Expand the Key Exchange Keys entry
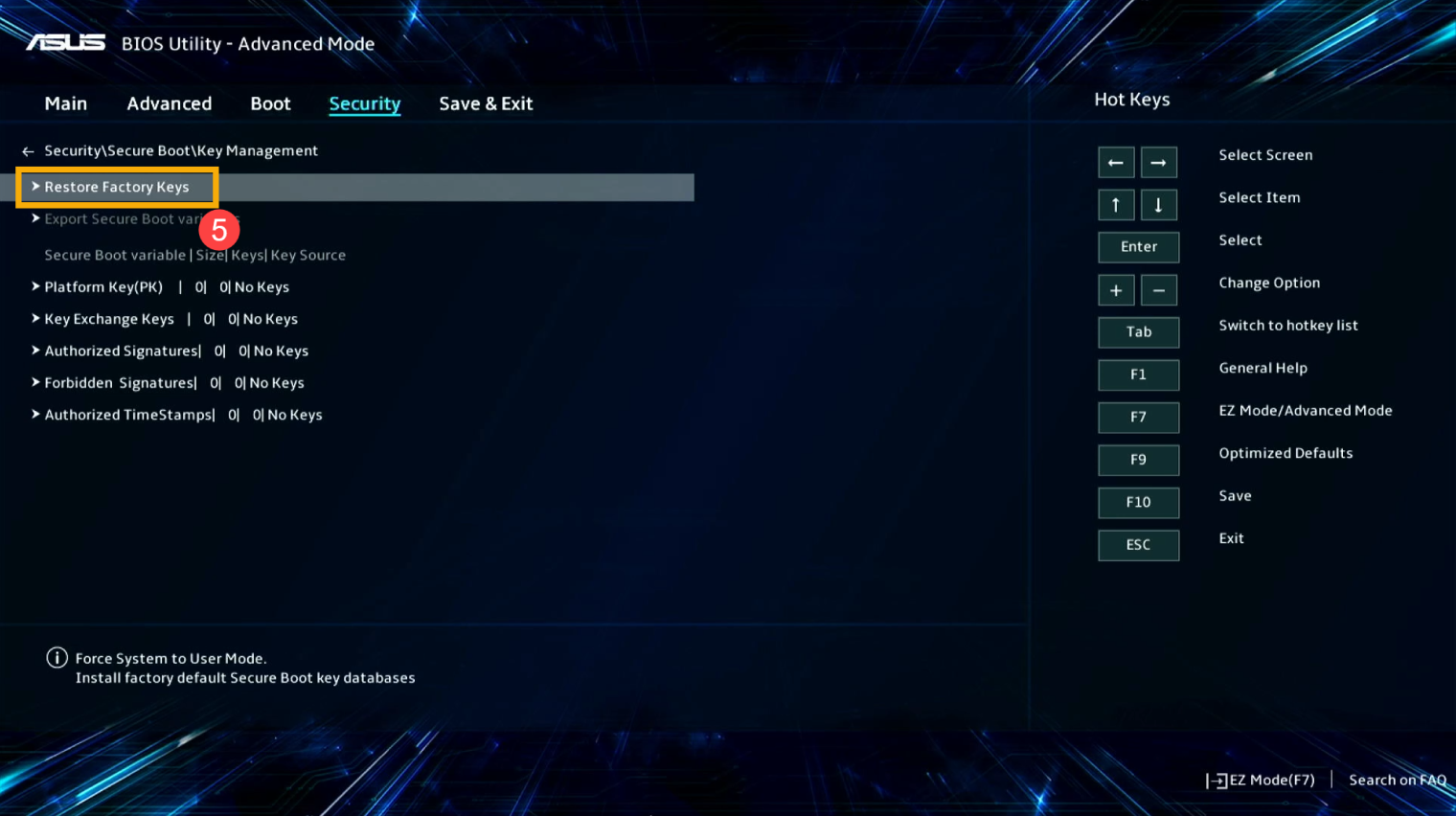This screenshot has width=1456, height=816. click(108, 318)
